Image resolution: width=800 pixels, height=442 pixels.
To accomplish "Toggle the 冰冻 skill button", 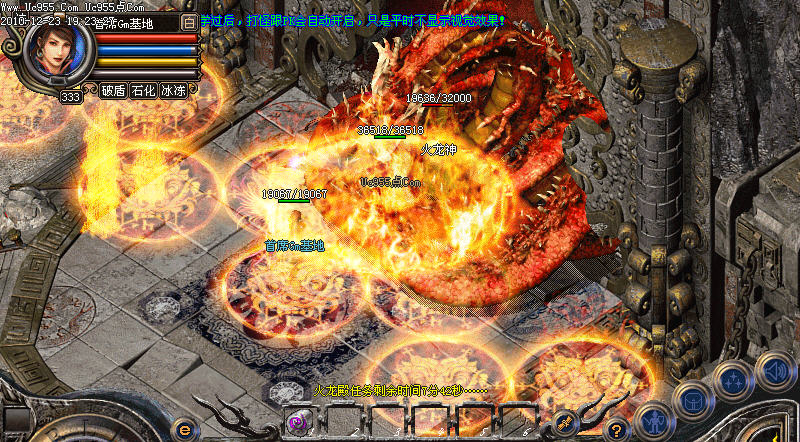I will (x=174, y=91).
